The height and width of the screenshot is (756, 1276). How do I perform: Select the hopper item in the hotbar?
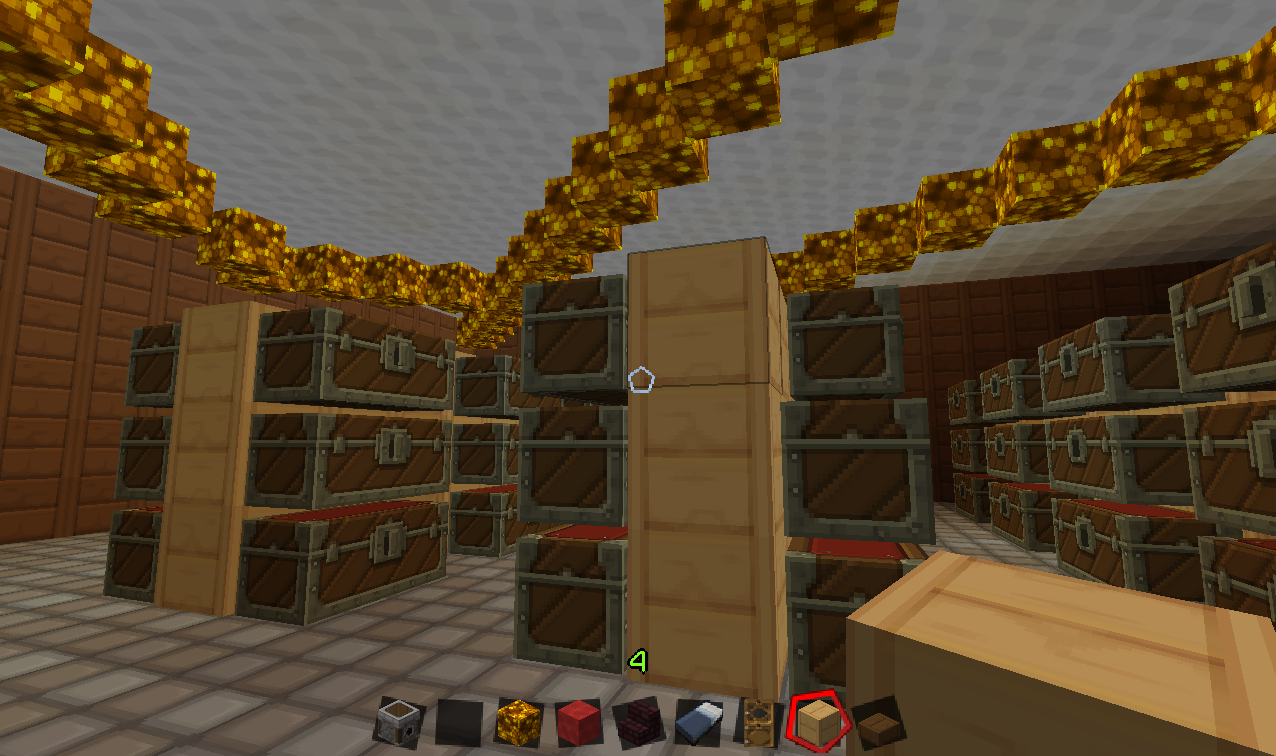click(x=399, y=721)
